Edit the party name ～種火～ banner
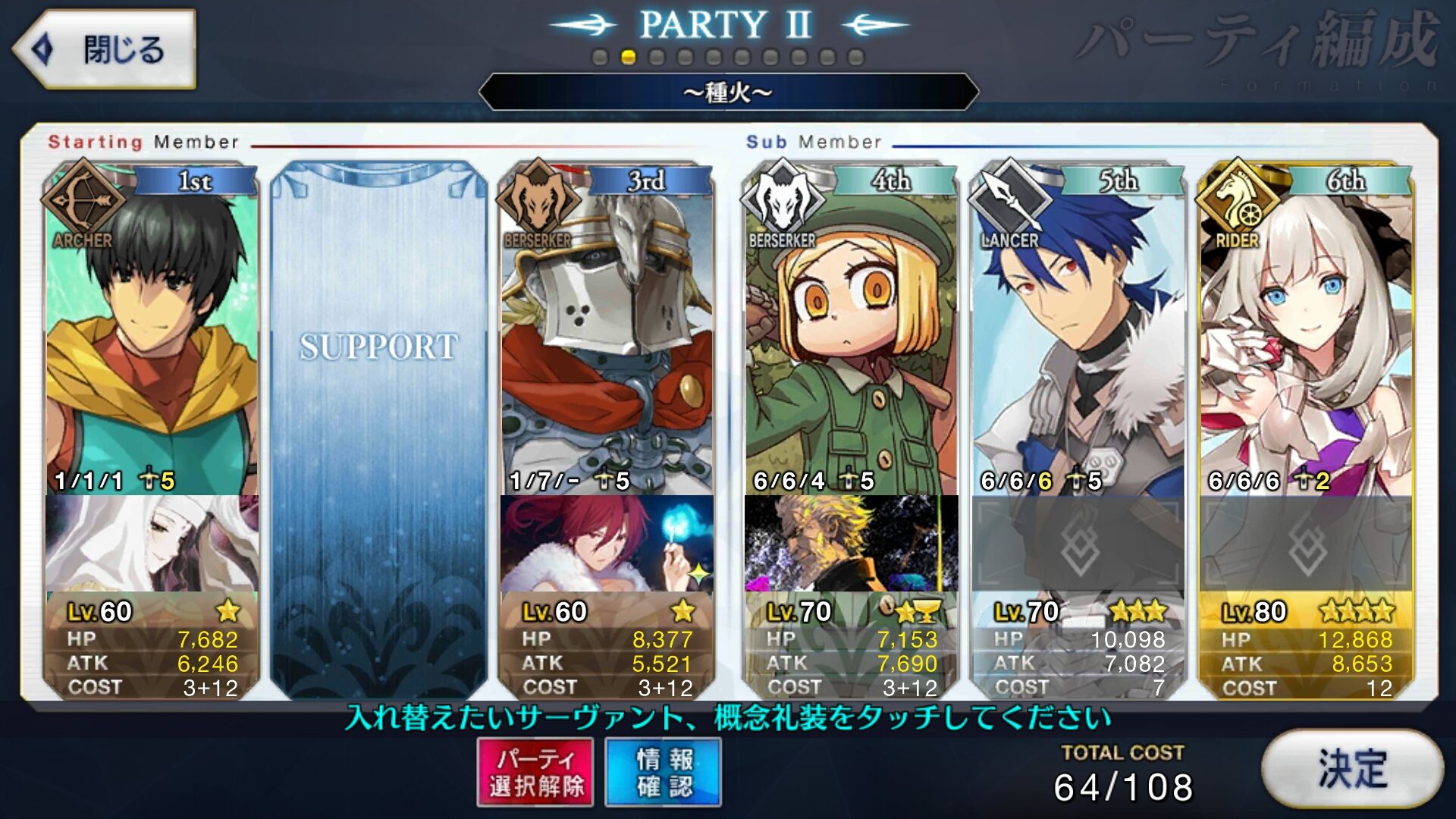This screenshot has width=1456, height=819. click(x=728, y=93)
